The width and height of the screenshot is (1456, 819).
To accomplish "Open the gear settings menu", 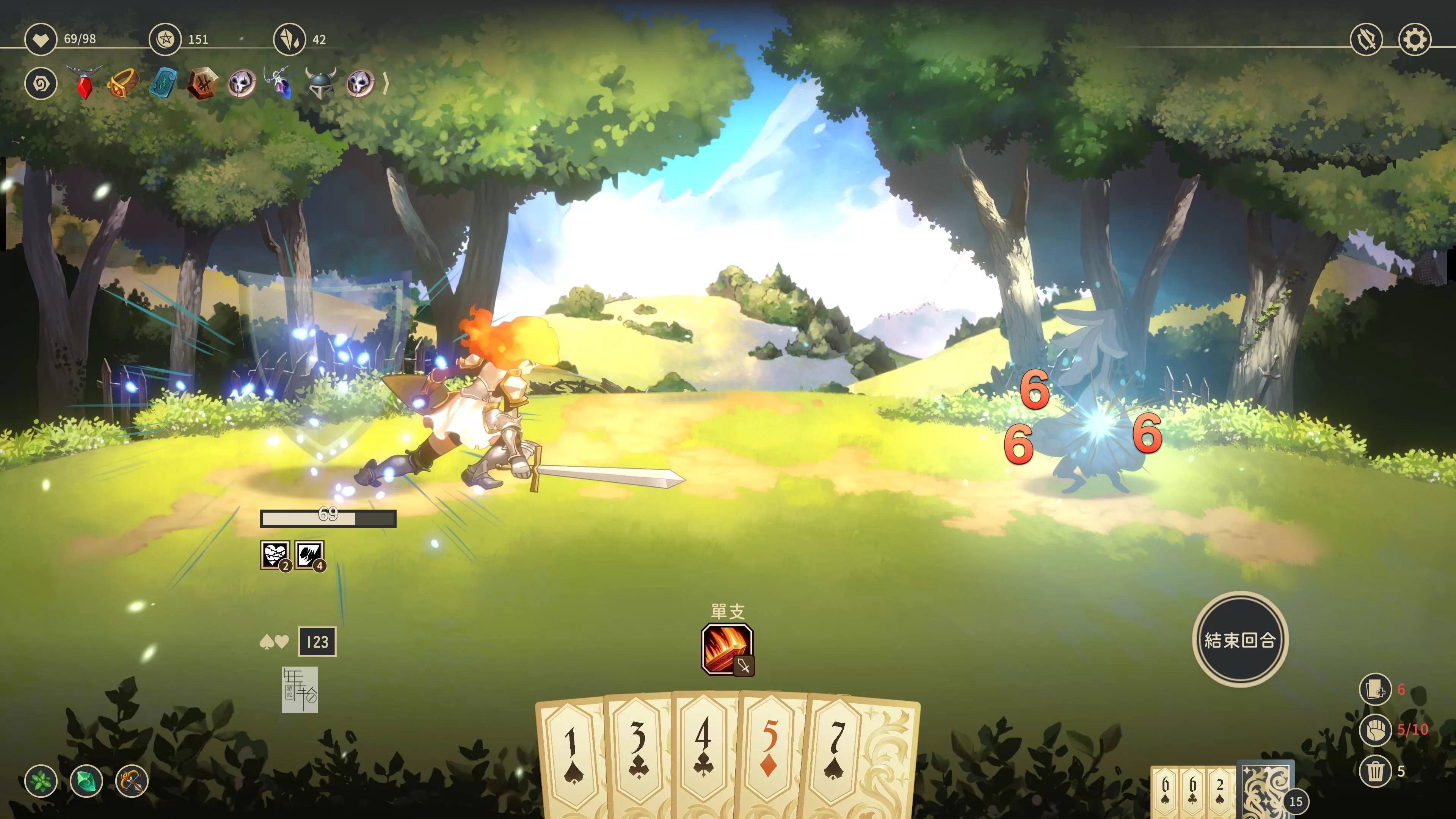I will [x=1414, y=39].
